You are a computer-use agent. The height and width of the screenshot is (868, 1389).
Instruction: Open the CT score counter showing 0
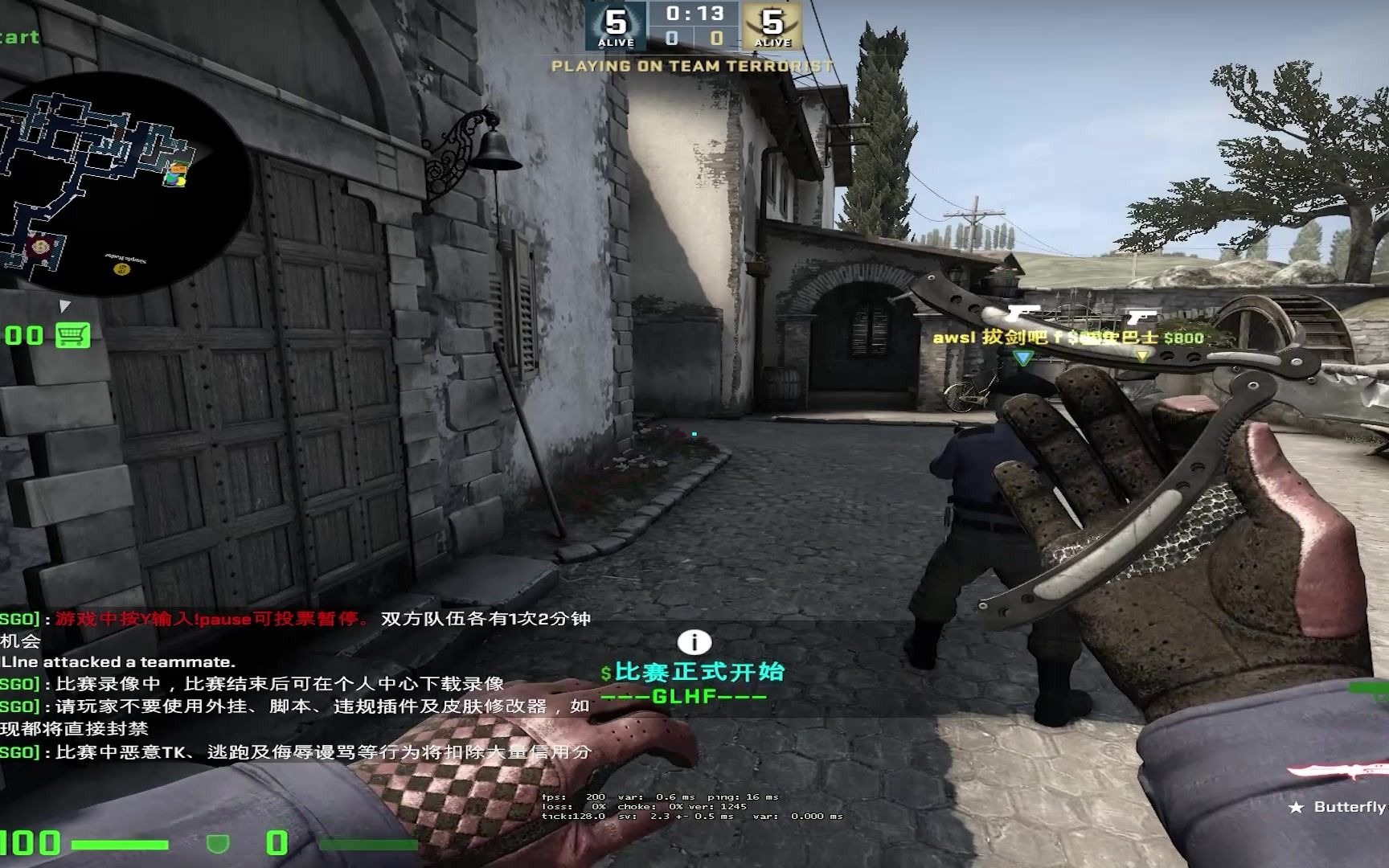click(x=671, y=39)
